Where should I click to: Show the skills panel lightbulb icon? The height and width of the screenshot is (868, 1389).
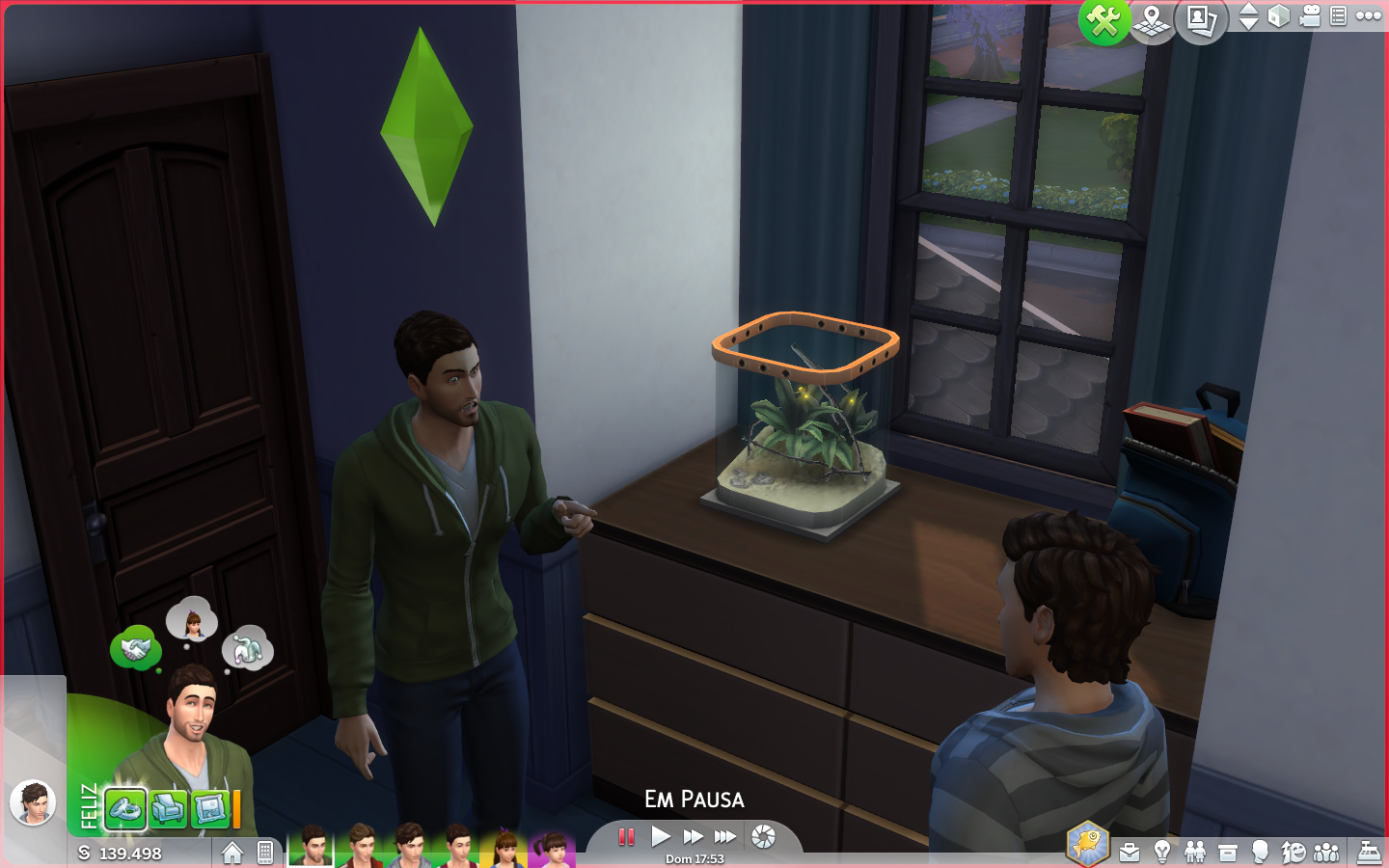tap(1162, 853)
